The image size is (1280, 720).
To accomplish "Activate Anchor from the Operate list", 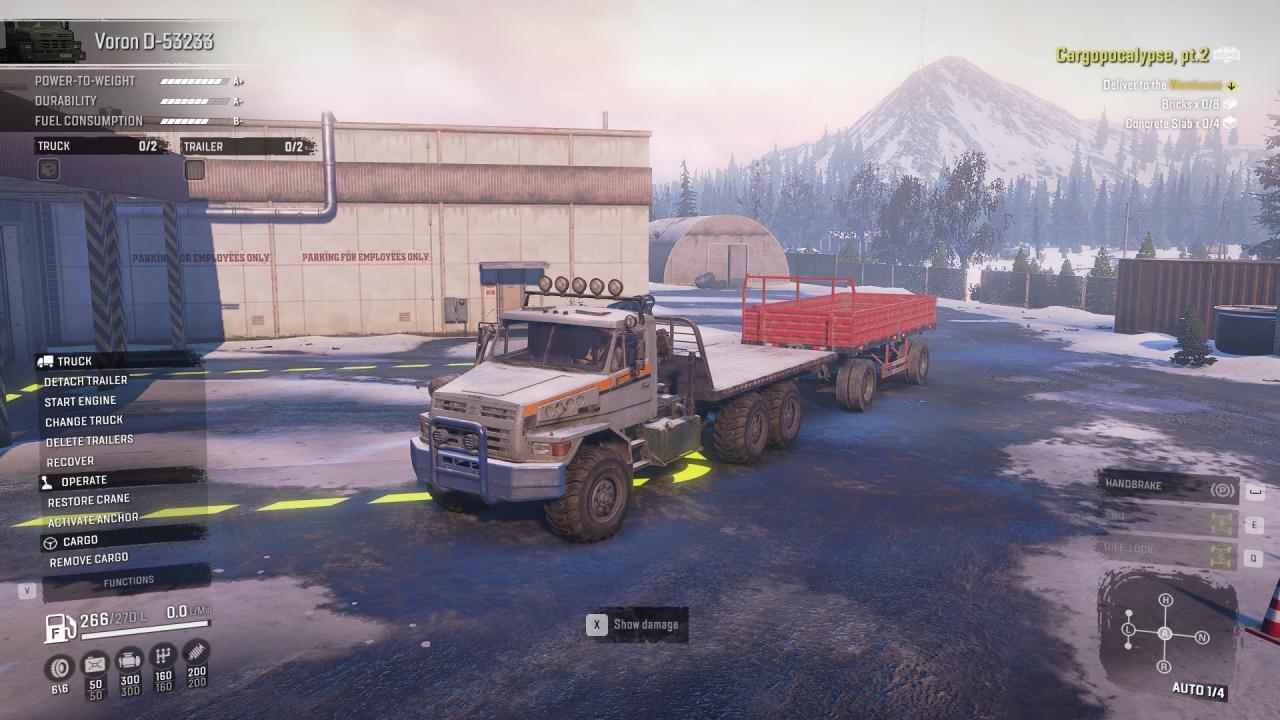I will click(x=92, y=520).
